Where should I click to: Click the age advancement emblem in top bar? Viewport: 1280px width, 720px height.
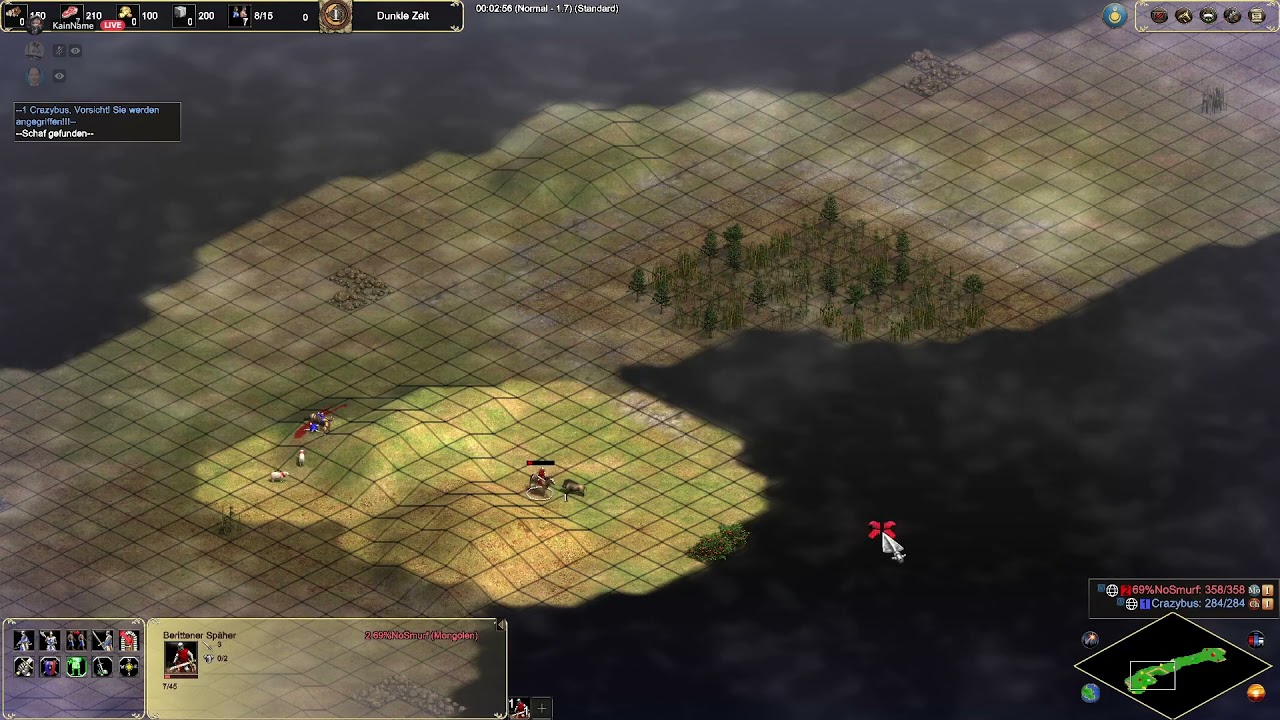click(x=336, y=15)
